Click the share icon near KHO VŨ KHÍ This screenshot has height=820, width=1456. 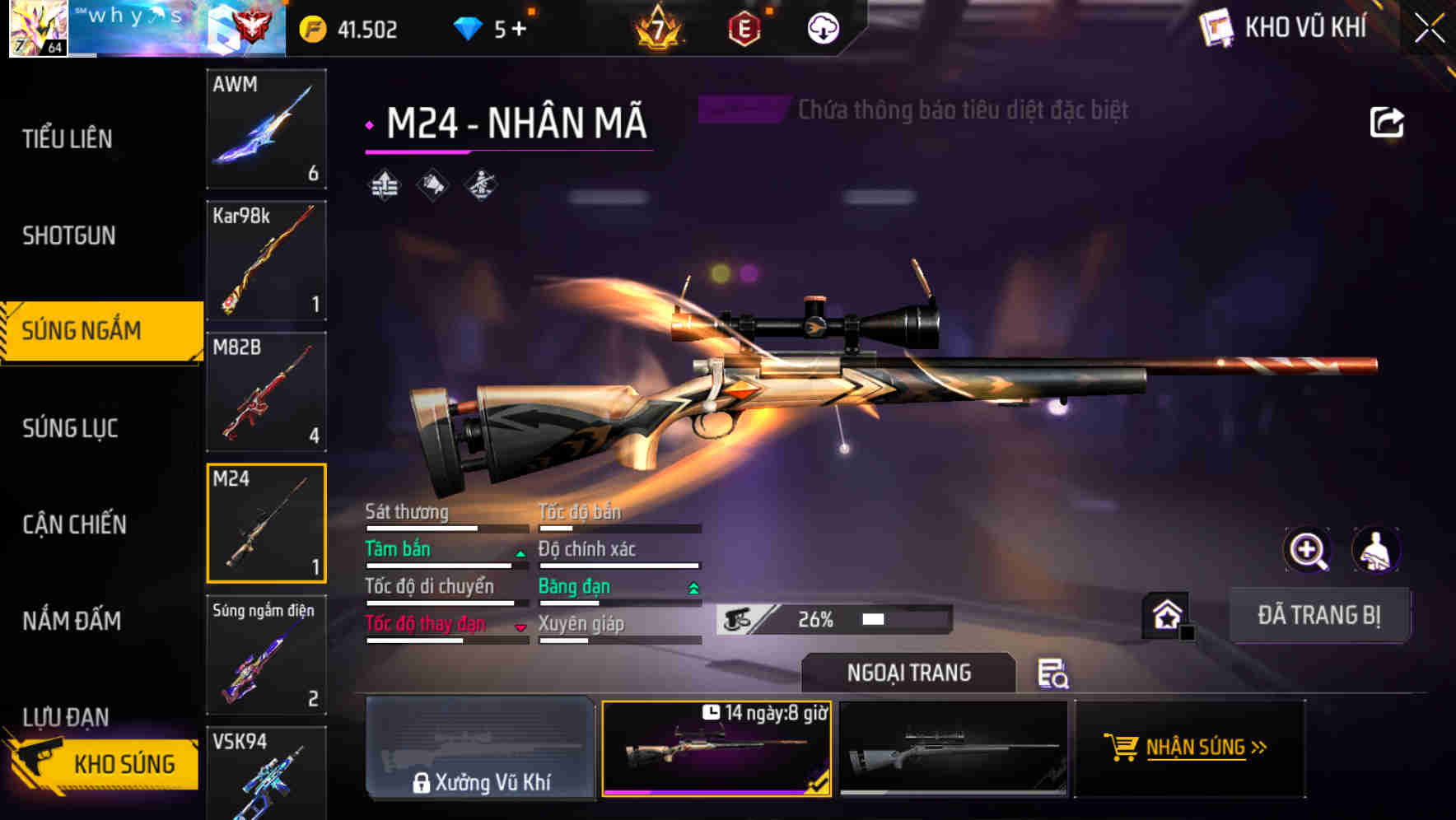[x=1388, y=121]
